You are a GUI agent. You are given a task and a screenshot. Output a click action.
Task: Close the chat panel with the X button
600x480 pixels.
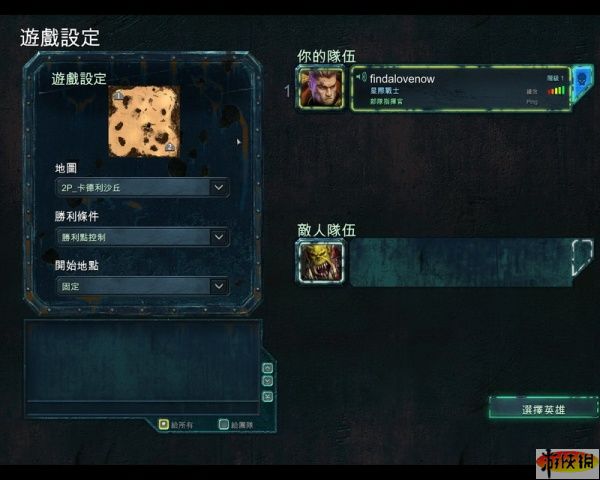click(x=267, y=396)
